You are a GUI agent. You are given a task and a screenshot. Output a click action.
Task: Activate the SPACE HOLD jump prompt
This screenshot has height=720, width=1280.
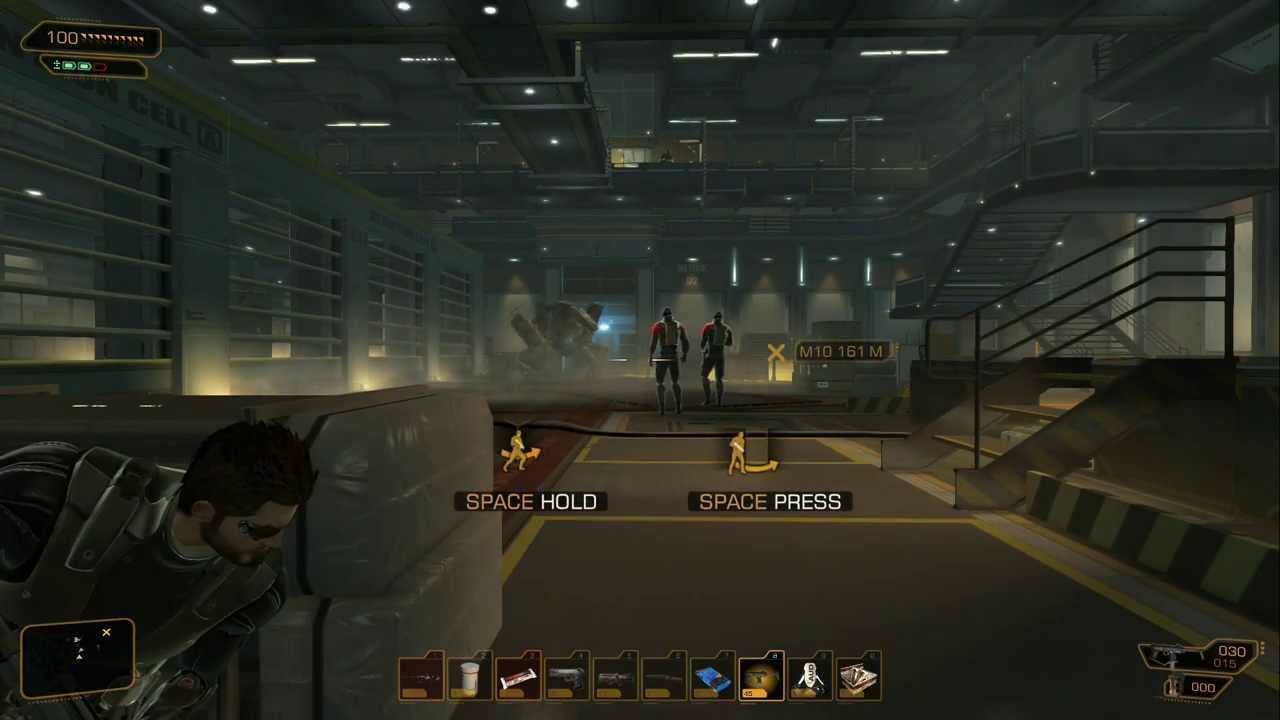[531, 501]
